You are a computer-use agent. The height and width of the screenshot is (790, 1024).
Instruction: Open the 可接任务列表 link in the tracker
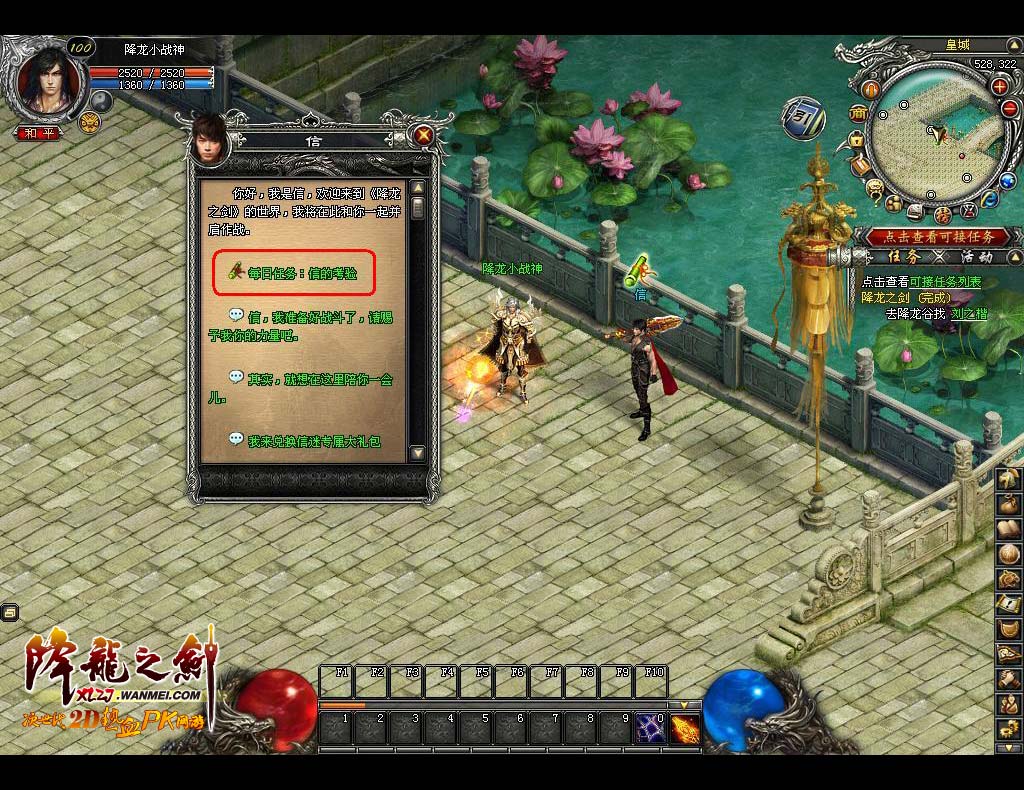pos(945,282)
